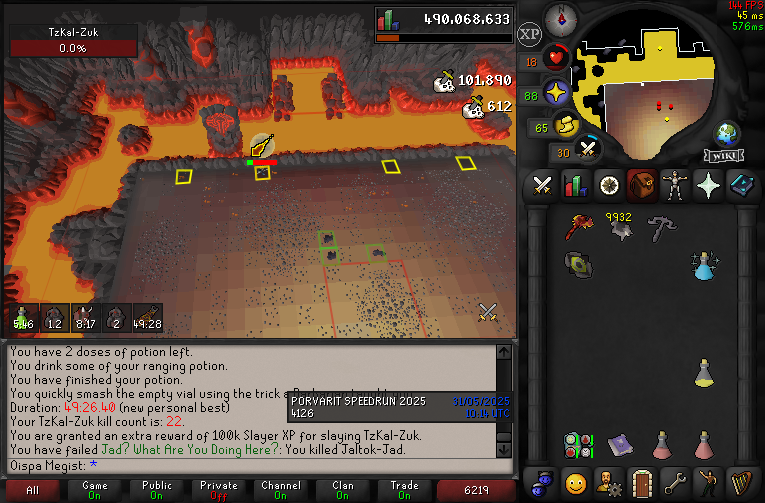This screenshot has width=765, height=503.
Task: Toggle the Private chat filter
Action: (219, 490)
